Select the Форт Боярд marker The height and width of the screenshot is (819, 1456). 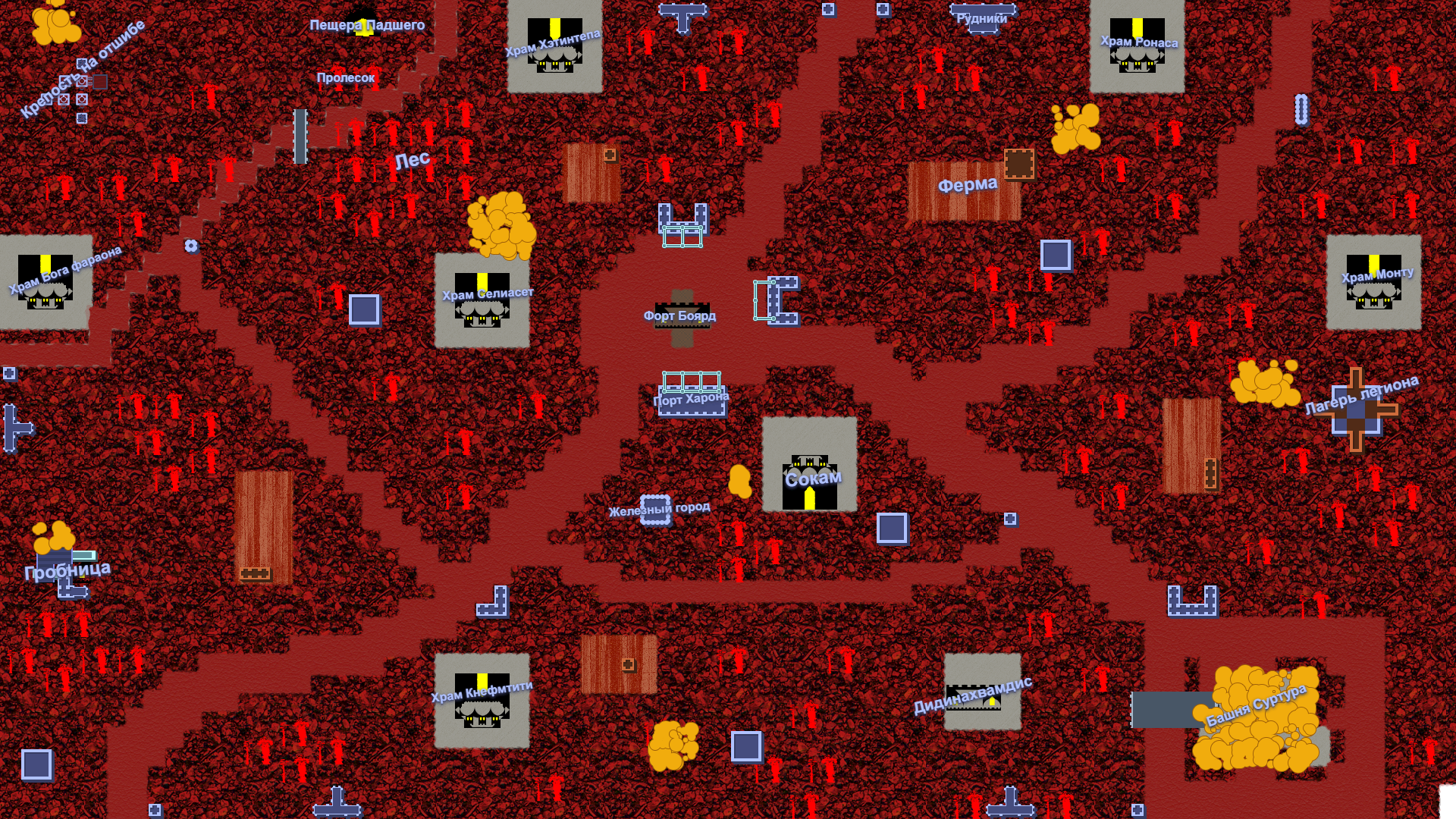click(680, 315)
